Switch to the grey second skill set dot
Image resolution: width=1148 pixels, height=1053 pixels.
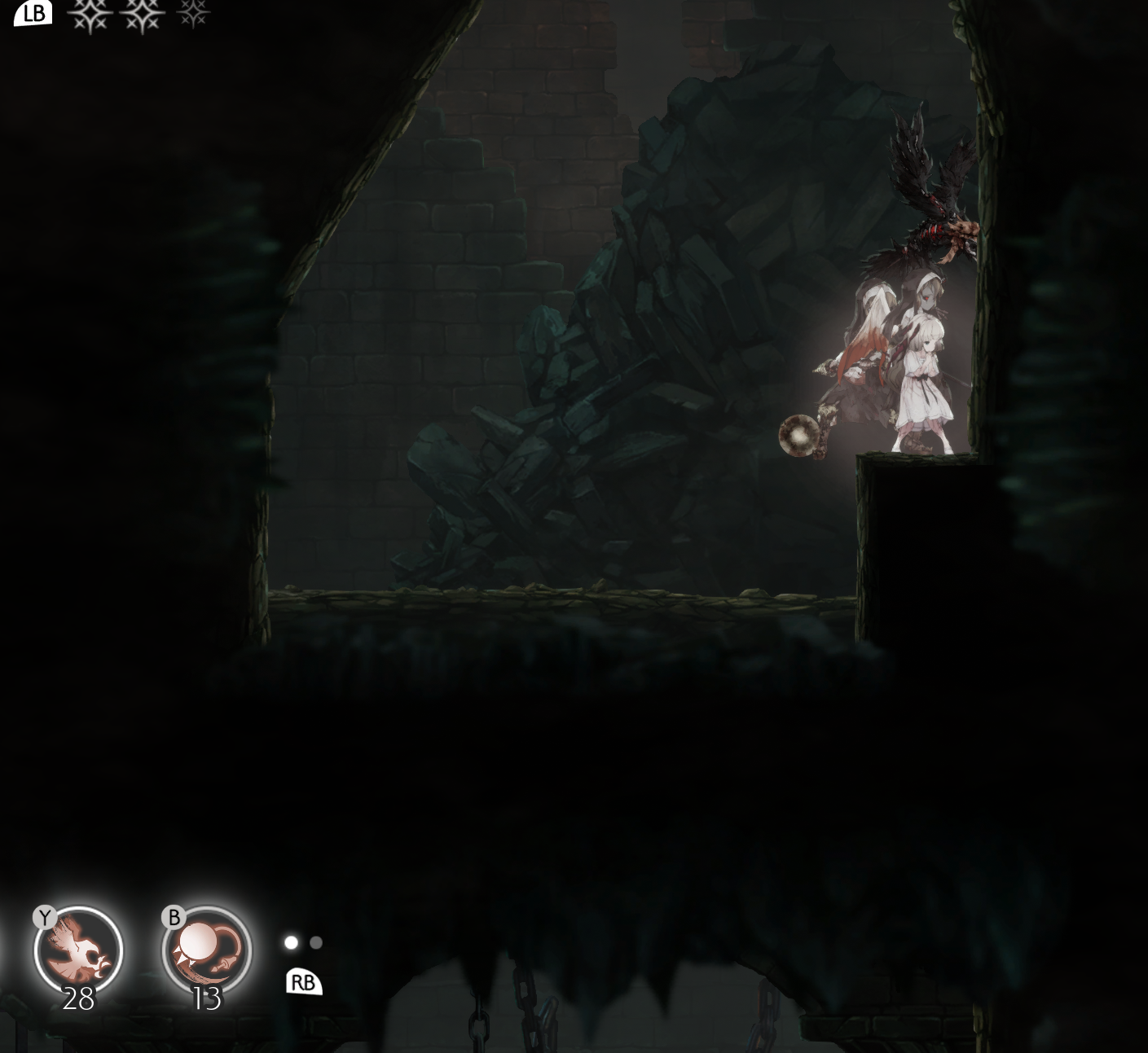pos(316,943)
